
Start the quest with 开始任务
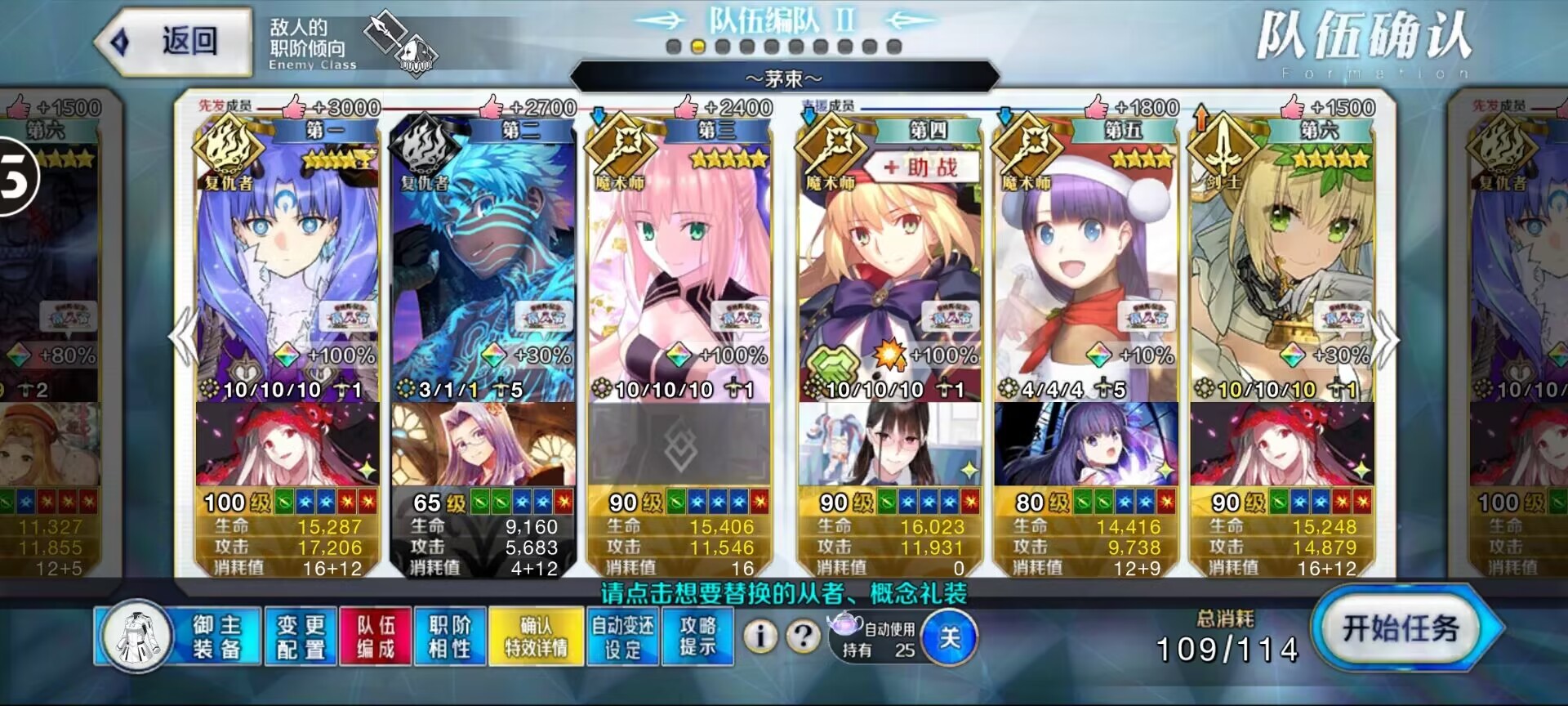pyautogui.click(x=1401, y=629)
